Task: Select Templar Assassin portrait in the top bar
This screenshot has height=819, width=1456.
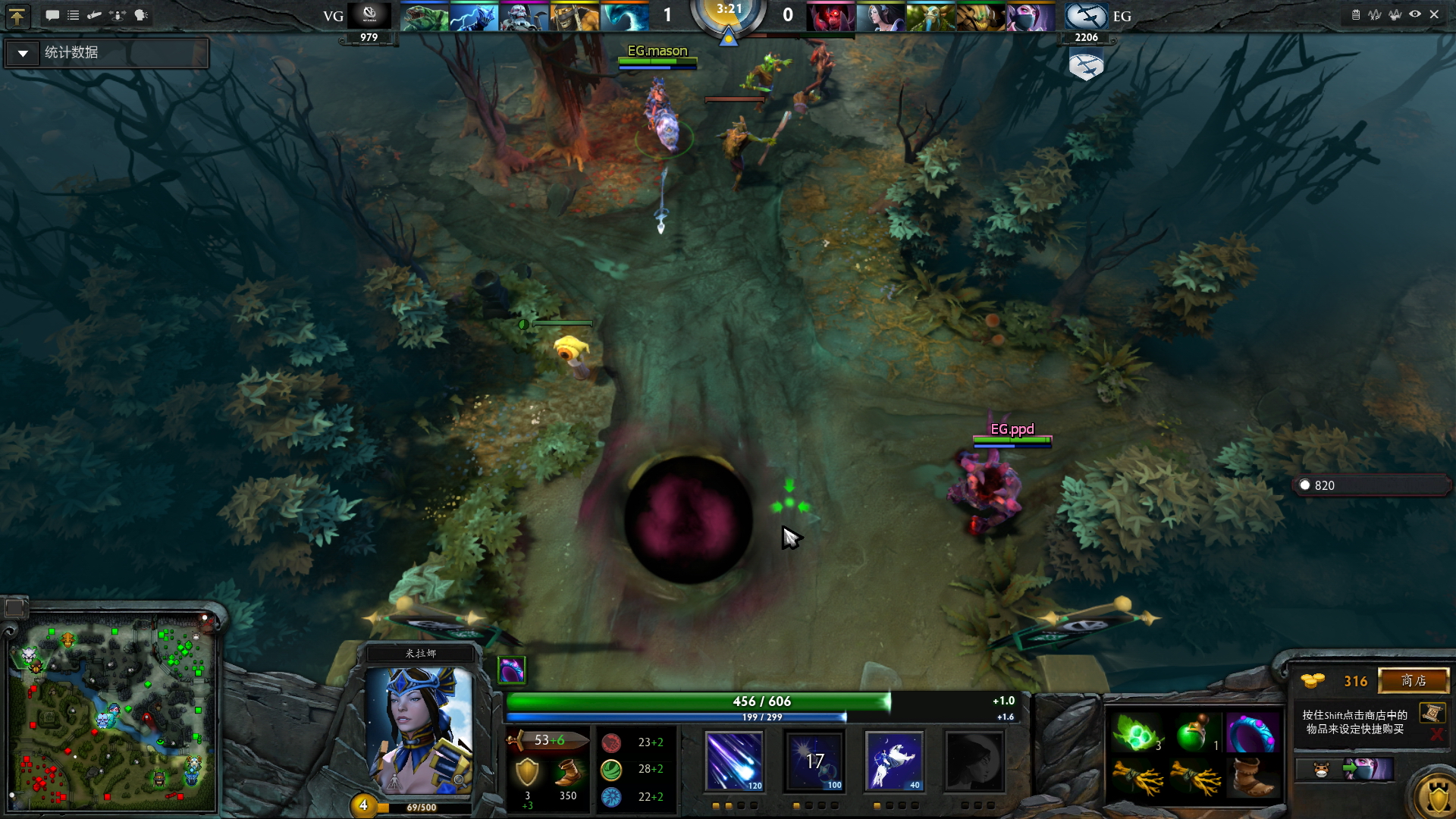Action: [x=1030, y=16]
